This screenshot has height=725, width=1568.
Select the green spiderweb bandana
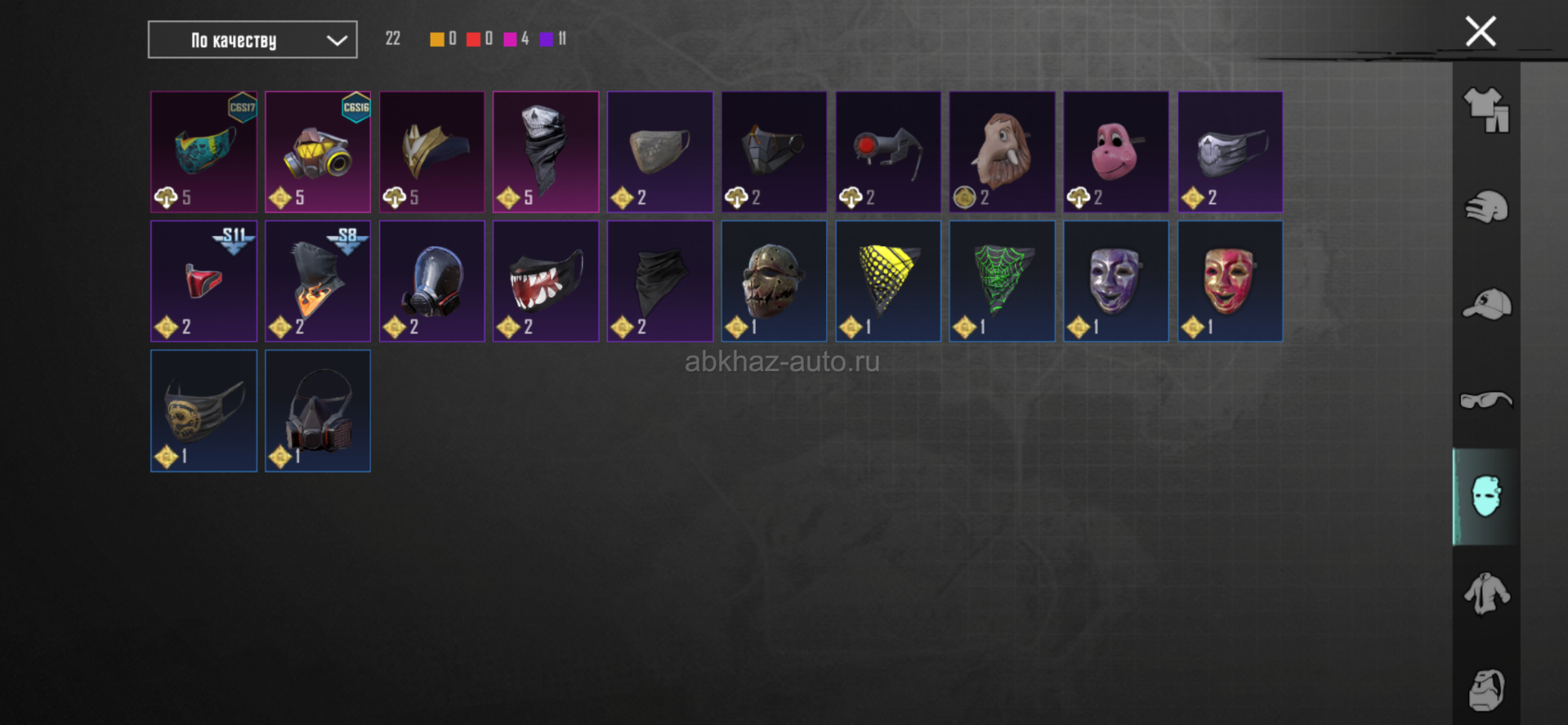(x=1002, y=281)
